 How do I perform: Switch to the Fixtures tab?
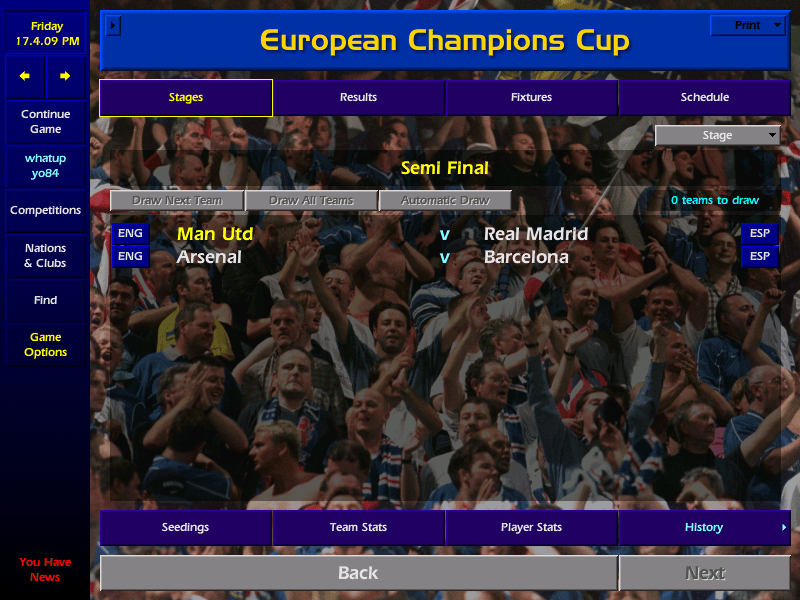coord(531,97)
